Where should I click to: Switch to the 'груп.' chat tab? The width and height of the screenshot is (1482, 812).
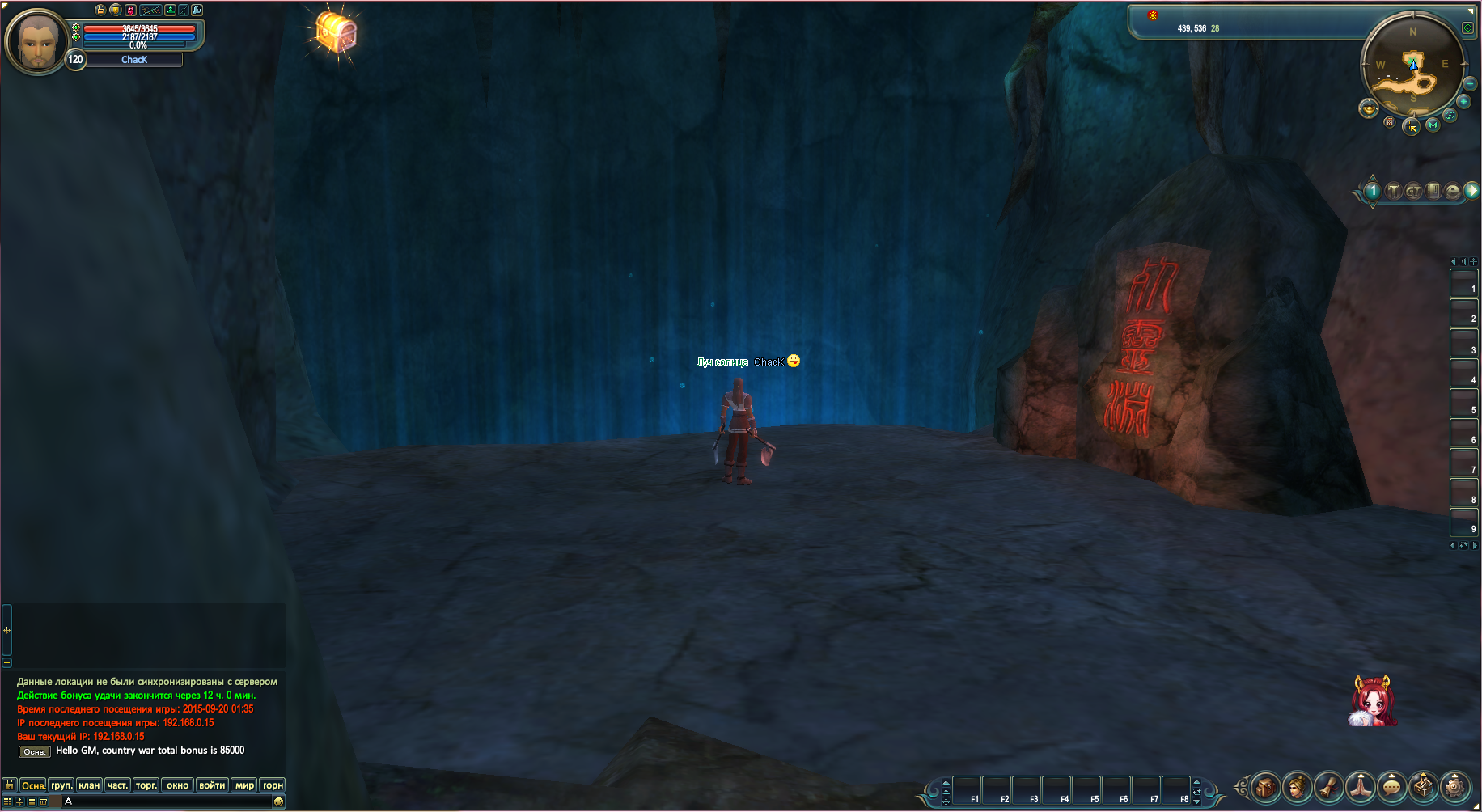tap(61, 785)
